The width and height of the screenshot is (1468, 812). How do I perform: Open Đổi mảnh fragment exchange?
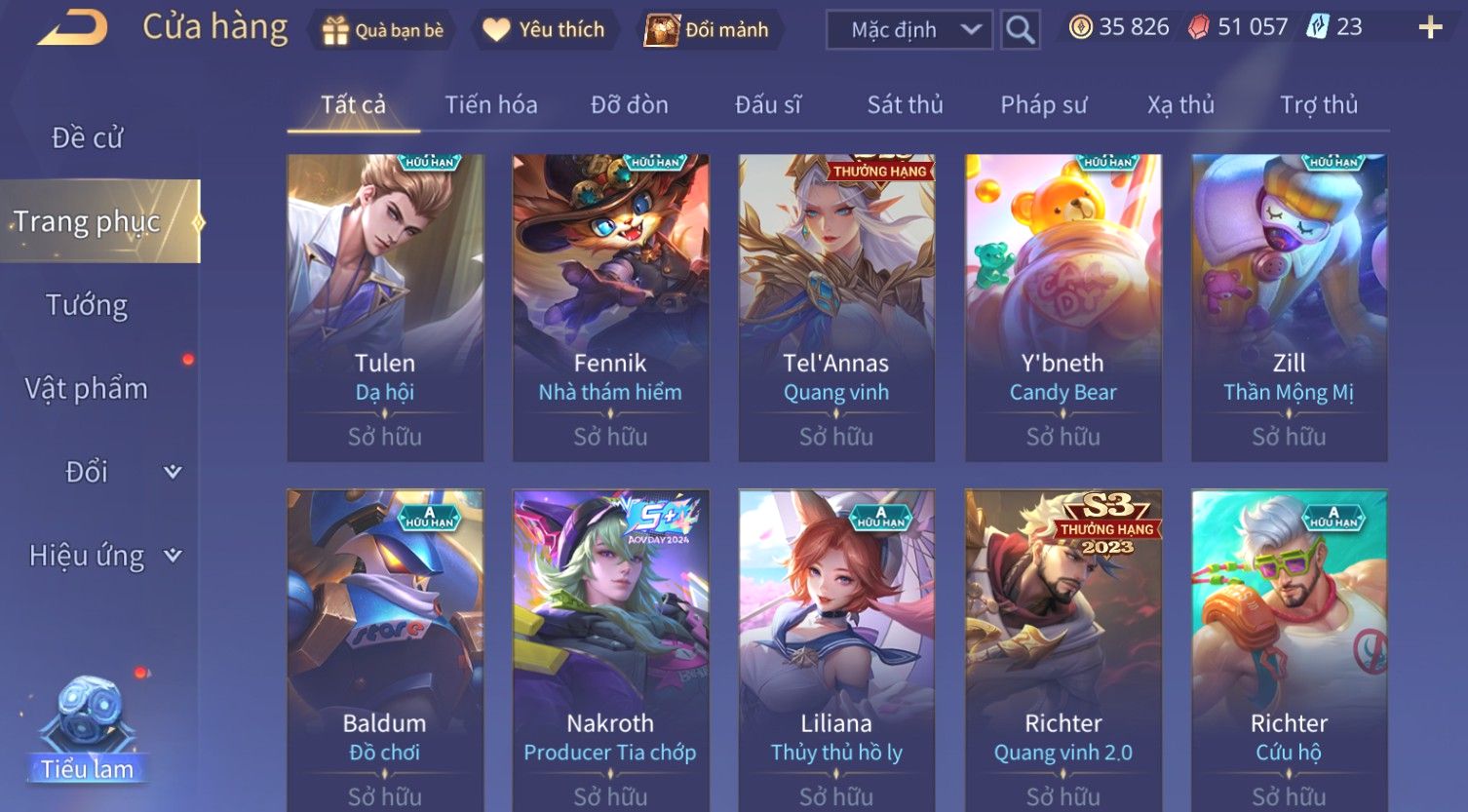(709, 30)
